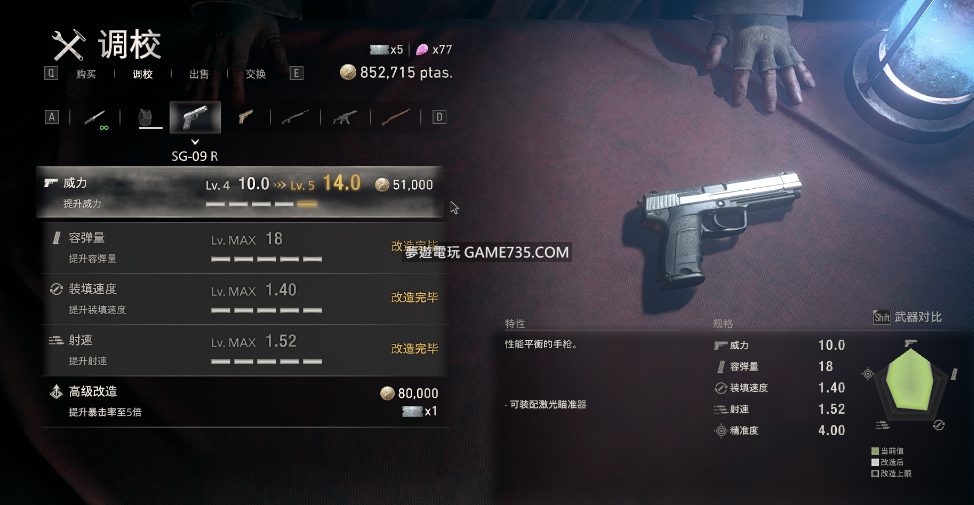Select the 容弹量 ammo capacity upgrade row
Viewport: 974px width, 505px height.
click(240, 248)
